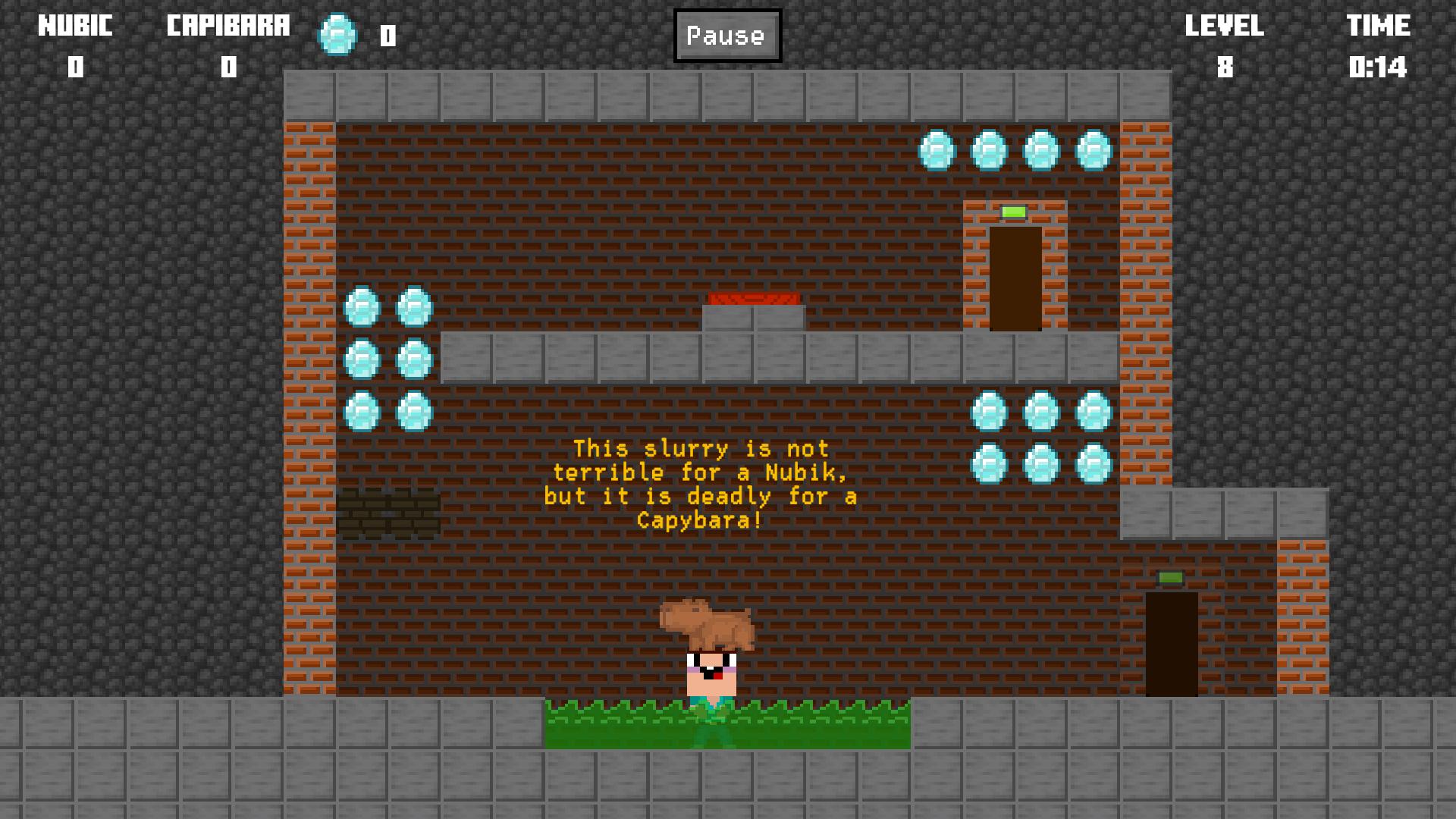Screen dimensions: 1456x819
Task: Click the rightmost diamond near the ceiling
Action: (1092, 149)
